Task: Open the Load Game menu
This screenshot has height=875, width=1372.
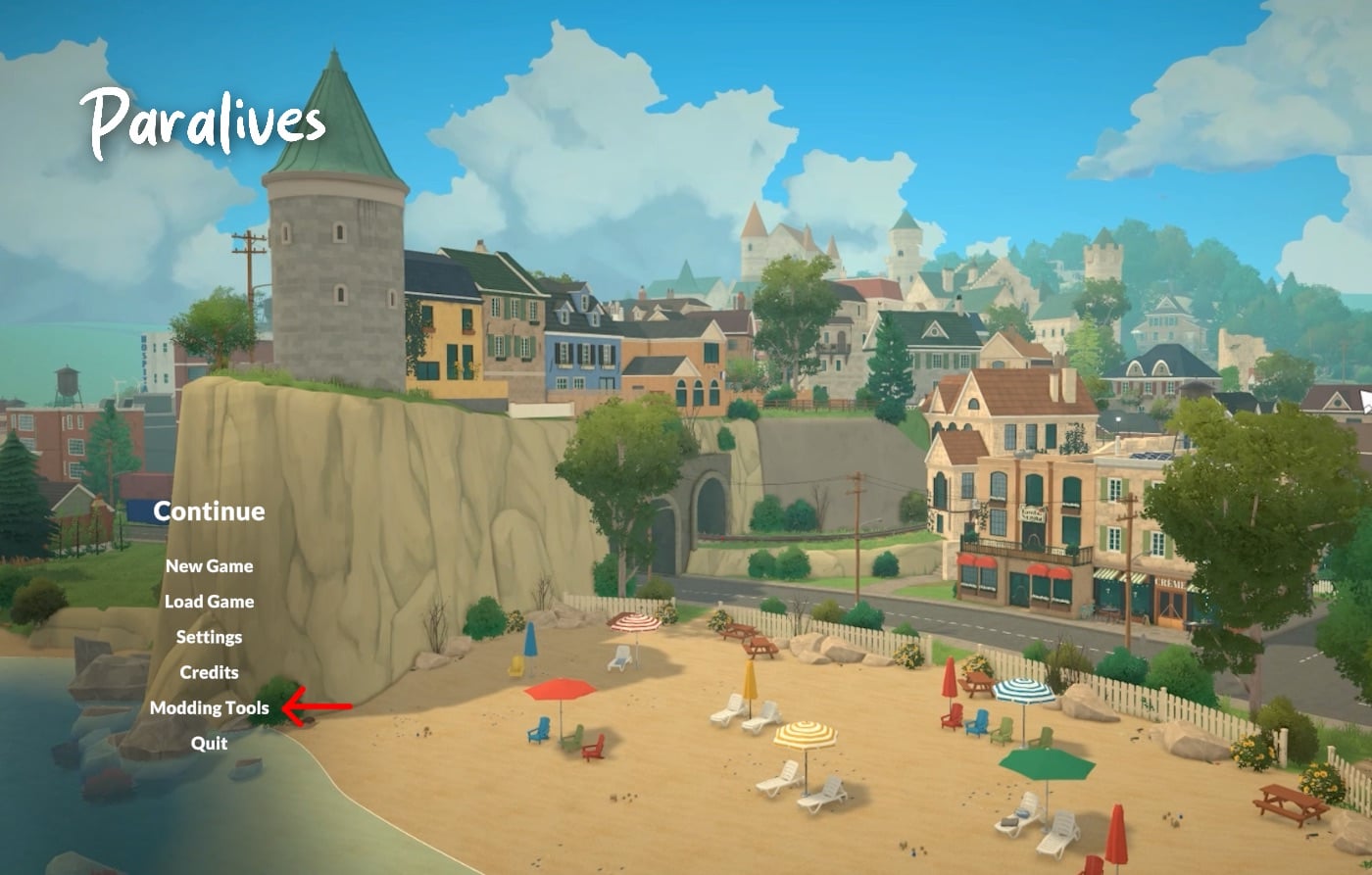Action: 209,601
